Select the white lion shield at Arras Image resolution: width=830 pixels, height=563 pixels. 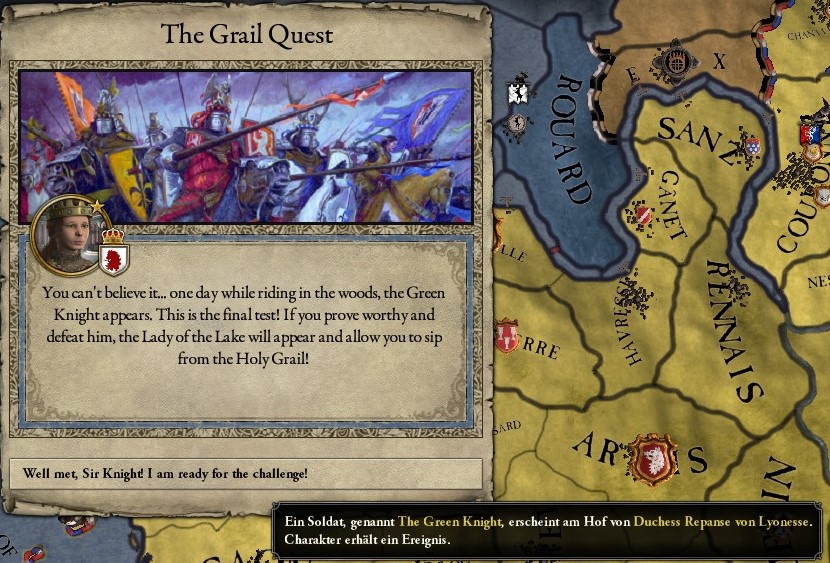[654, 459]
